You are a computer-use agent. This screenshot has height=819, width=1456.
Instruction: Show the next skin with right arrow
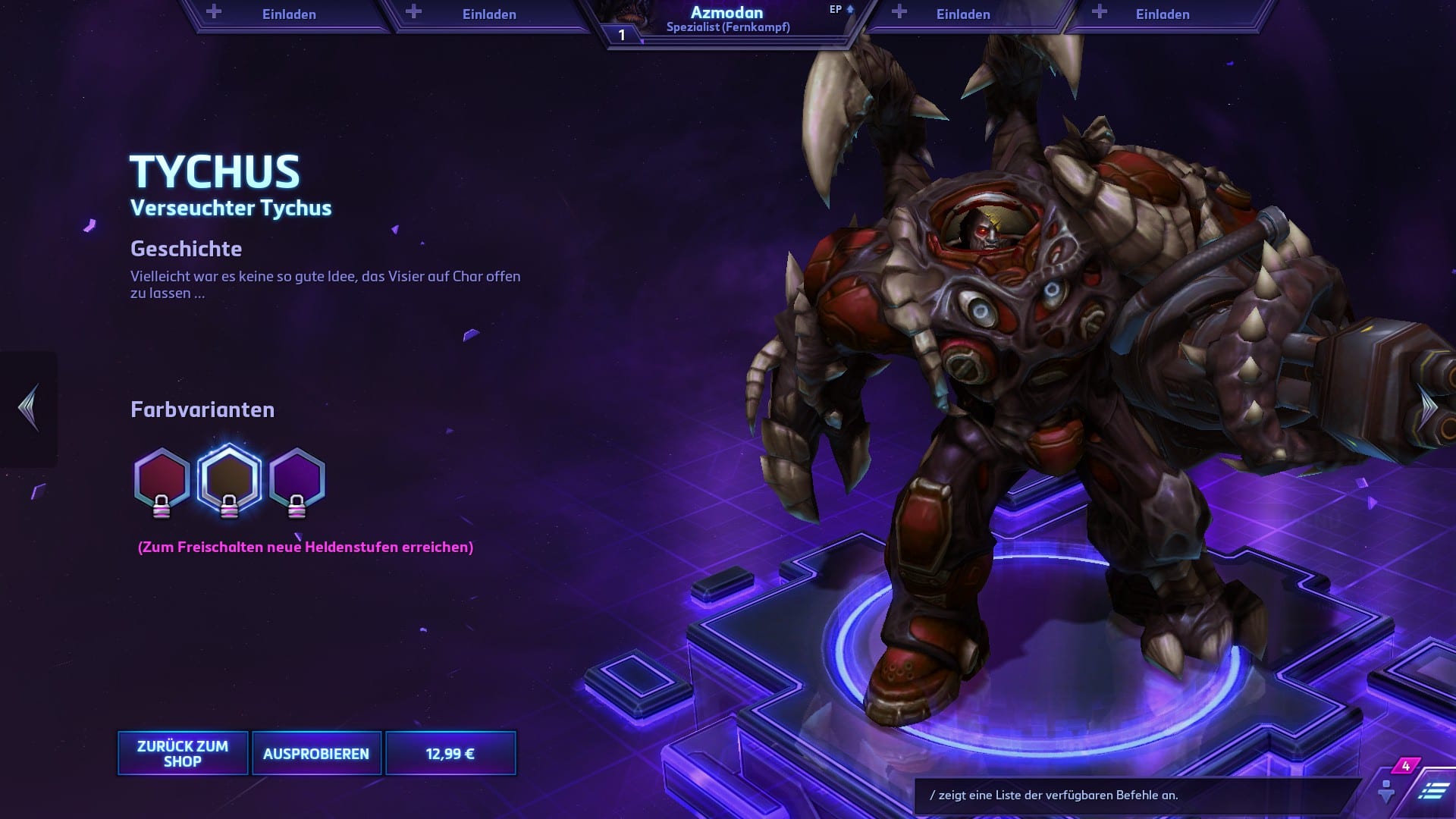click(1429, 408)
